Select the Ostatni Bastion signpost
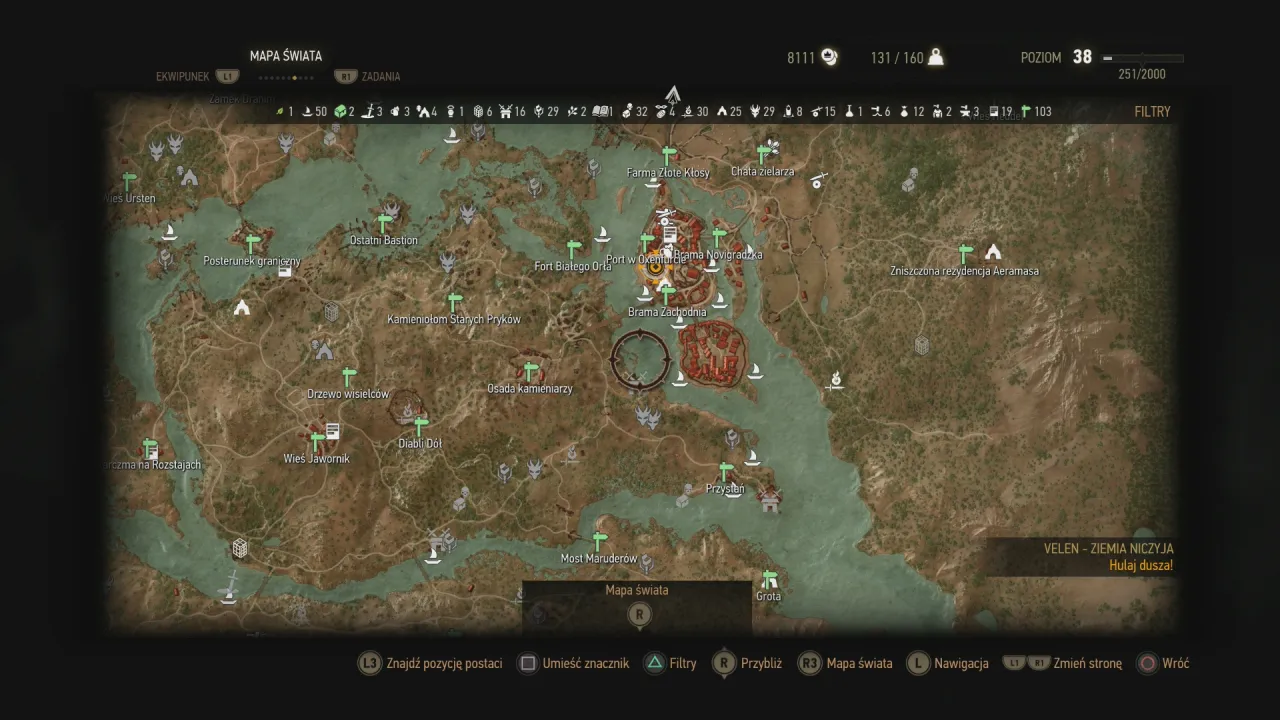 (383, 224)
